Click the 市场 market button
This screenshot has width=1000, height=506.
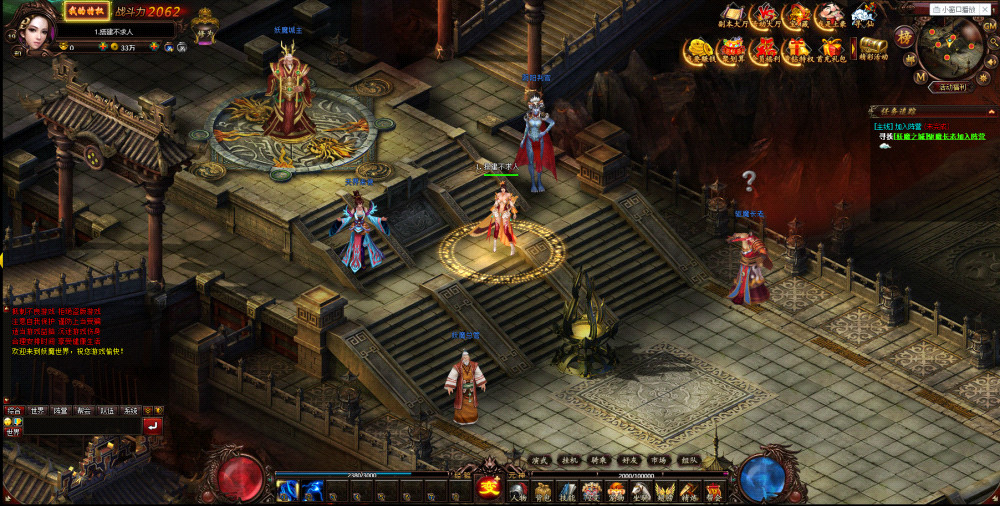click(x=657, y=460)
